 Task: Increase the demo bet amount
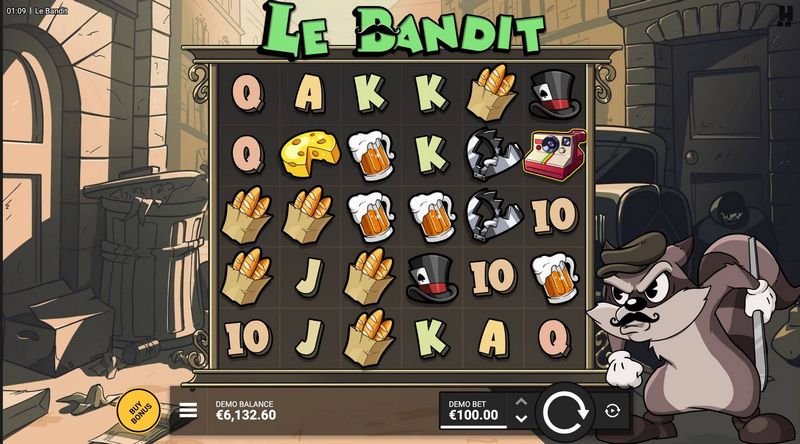(x=520, y=402)
